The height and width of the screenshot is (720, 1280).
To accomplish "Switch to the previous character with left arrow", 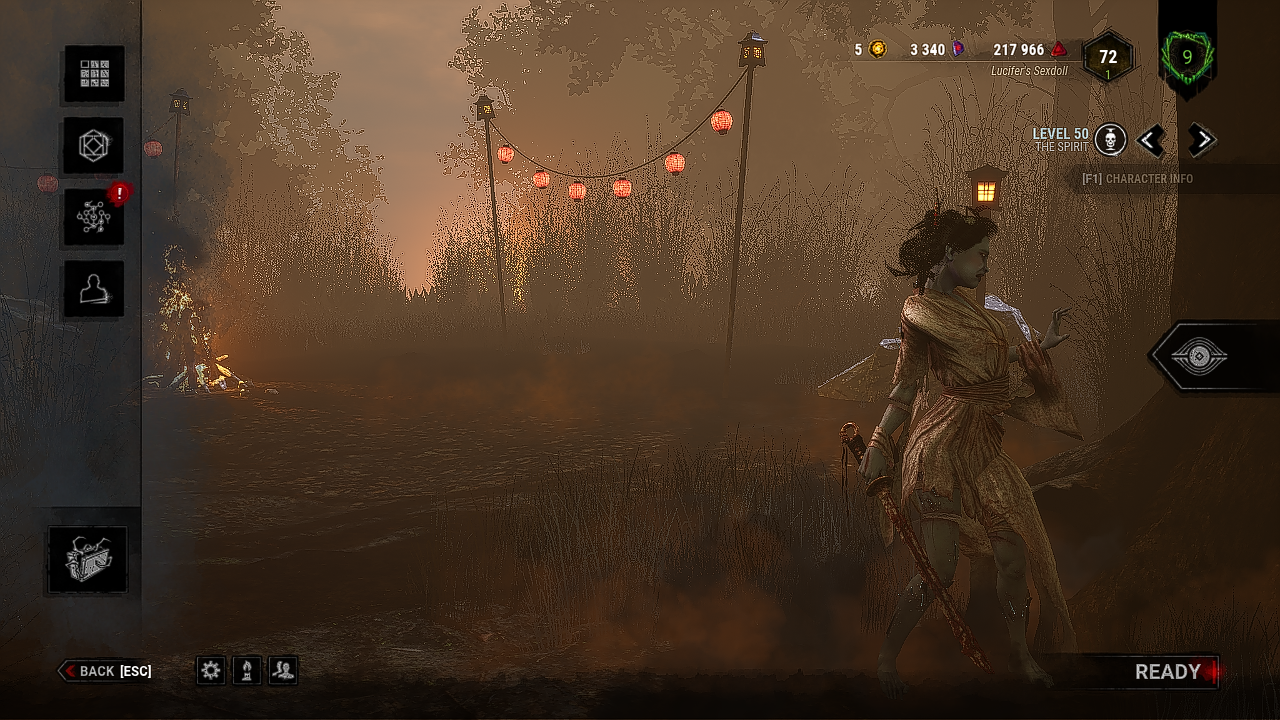I will click(1151, 141).
